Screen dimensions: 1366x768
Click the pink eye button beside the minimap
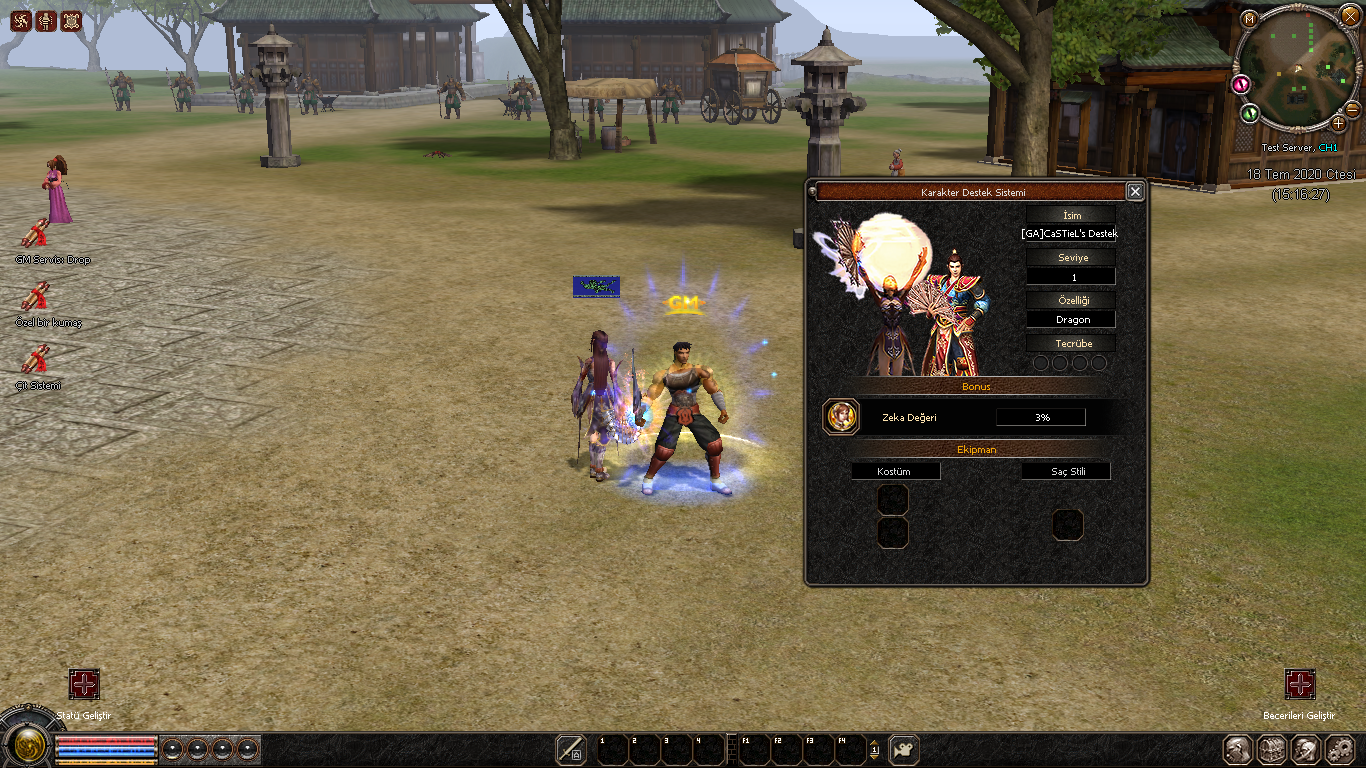tap(1241, 83)
